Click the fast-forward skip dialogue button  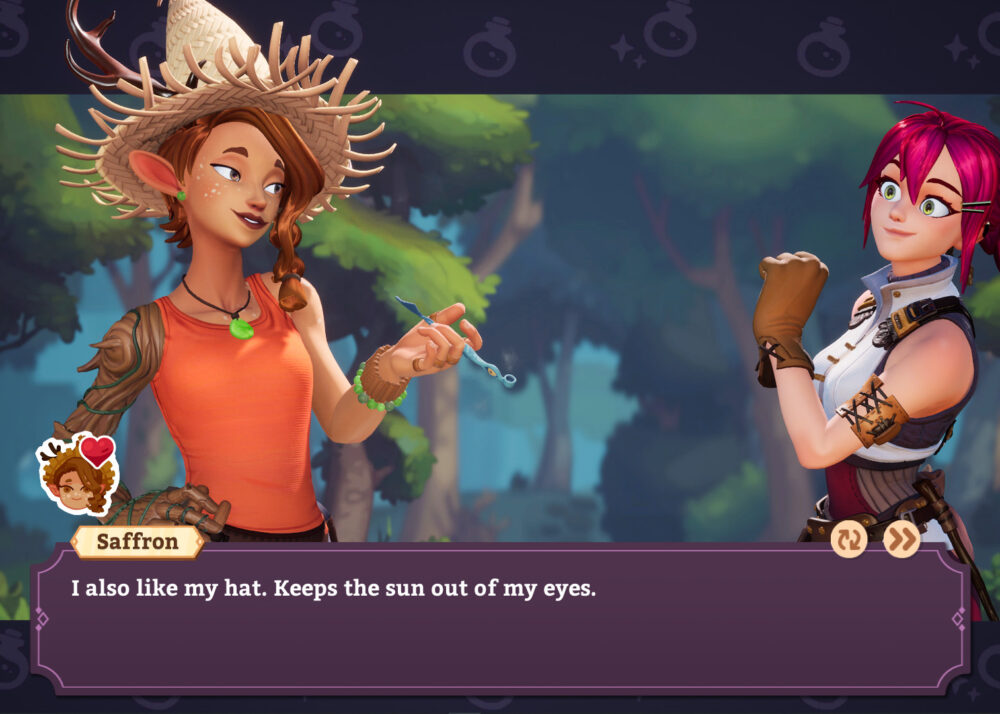pyautogui.click(x=902, y=540)
